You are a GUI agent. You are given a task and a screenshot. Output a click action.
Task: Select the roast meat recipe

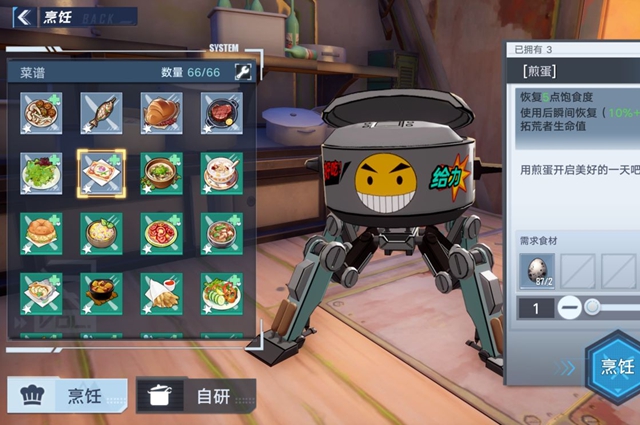161,113
